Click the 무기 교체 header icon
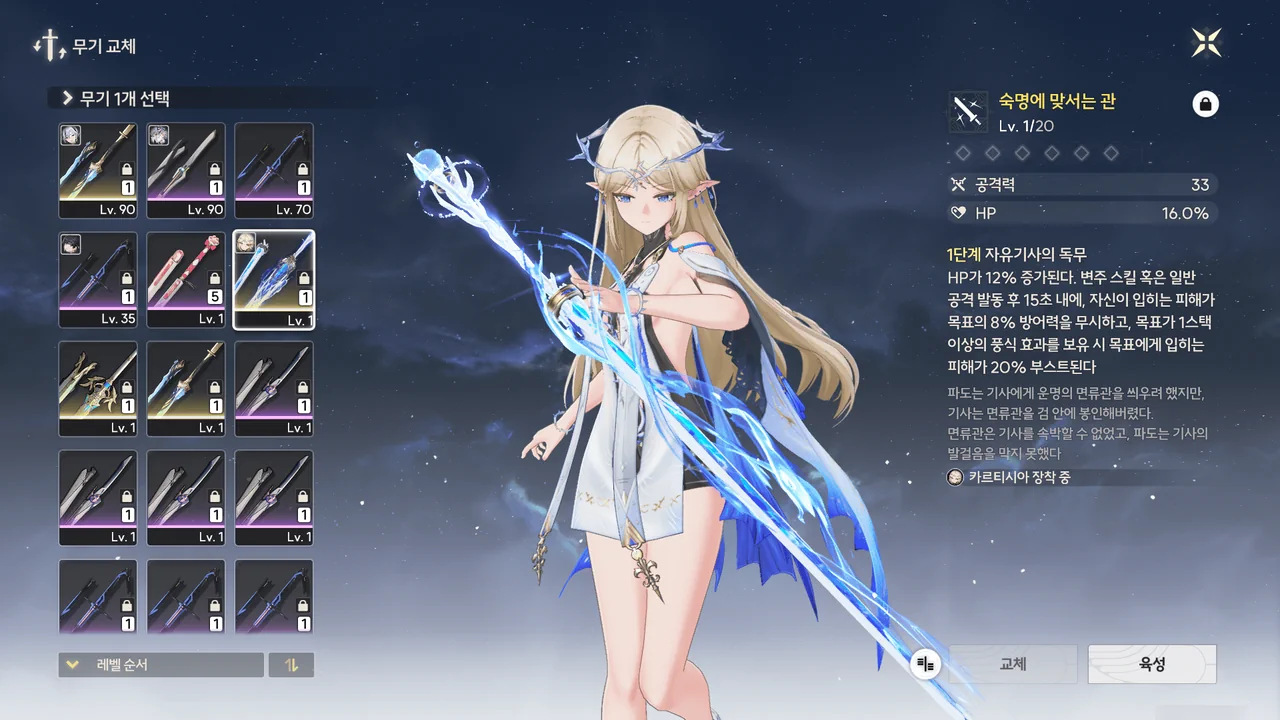This screenshot has height=720, width=1280. tap(47, 46)
